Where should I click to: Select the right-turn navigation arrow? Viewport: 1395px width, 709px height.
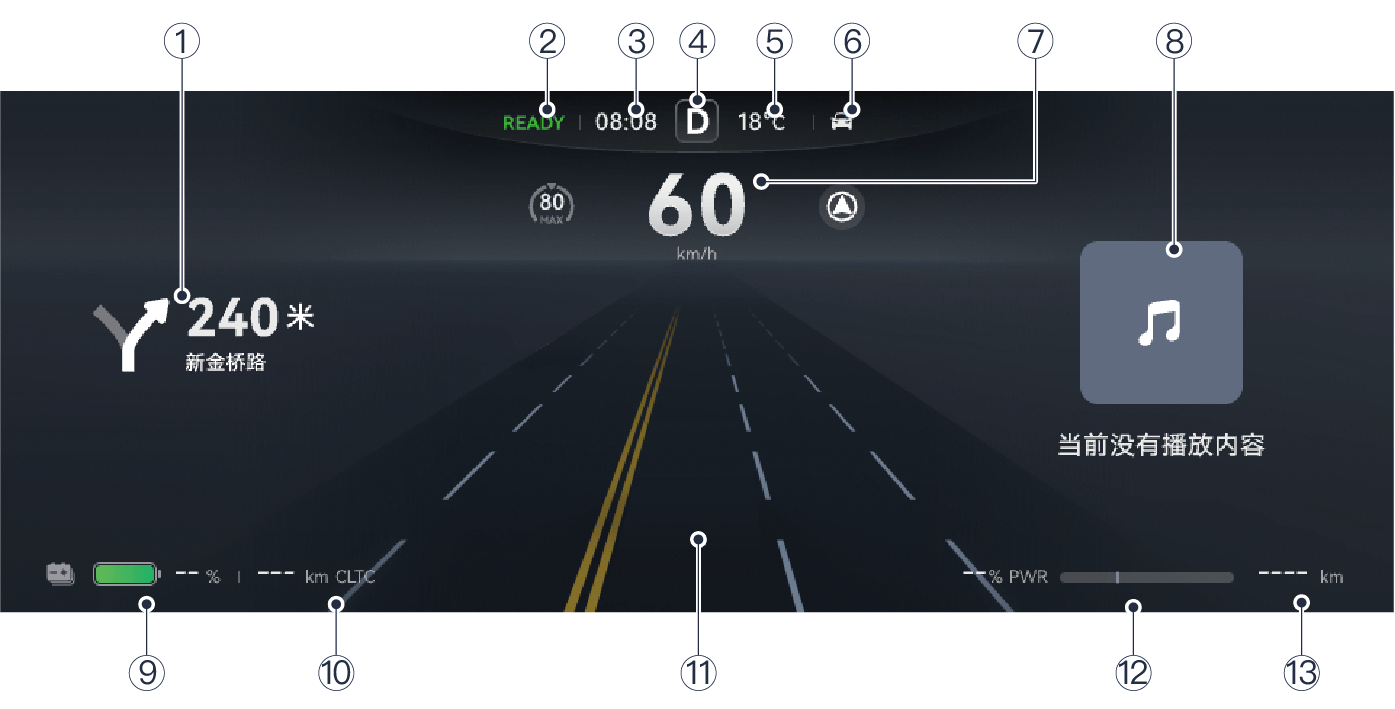(130, 335)
